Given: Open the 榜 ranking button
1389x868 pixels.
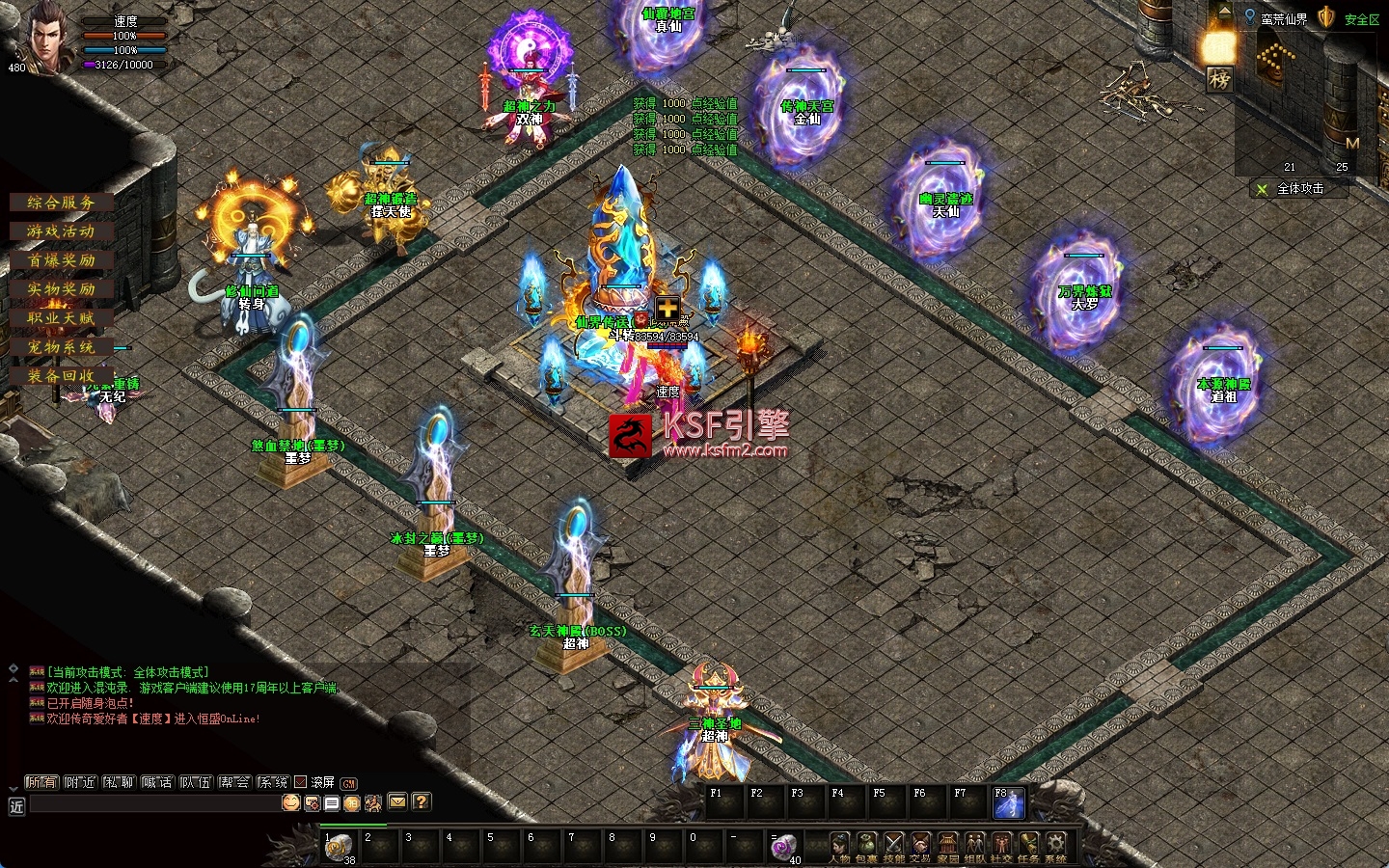Looking at the screenshot, I should [1219, 79].
